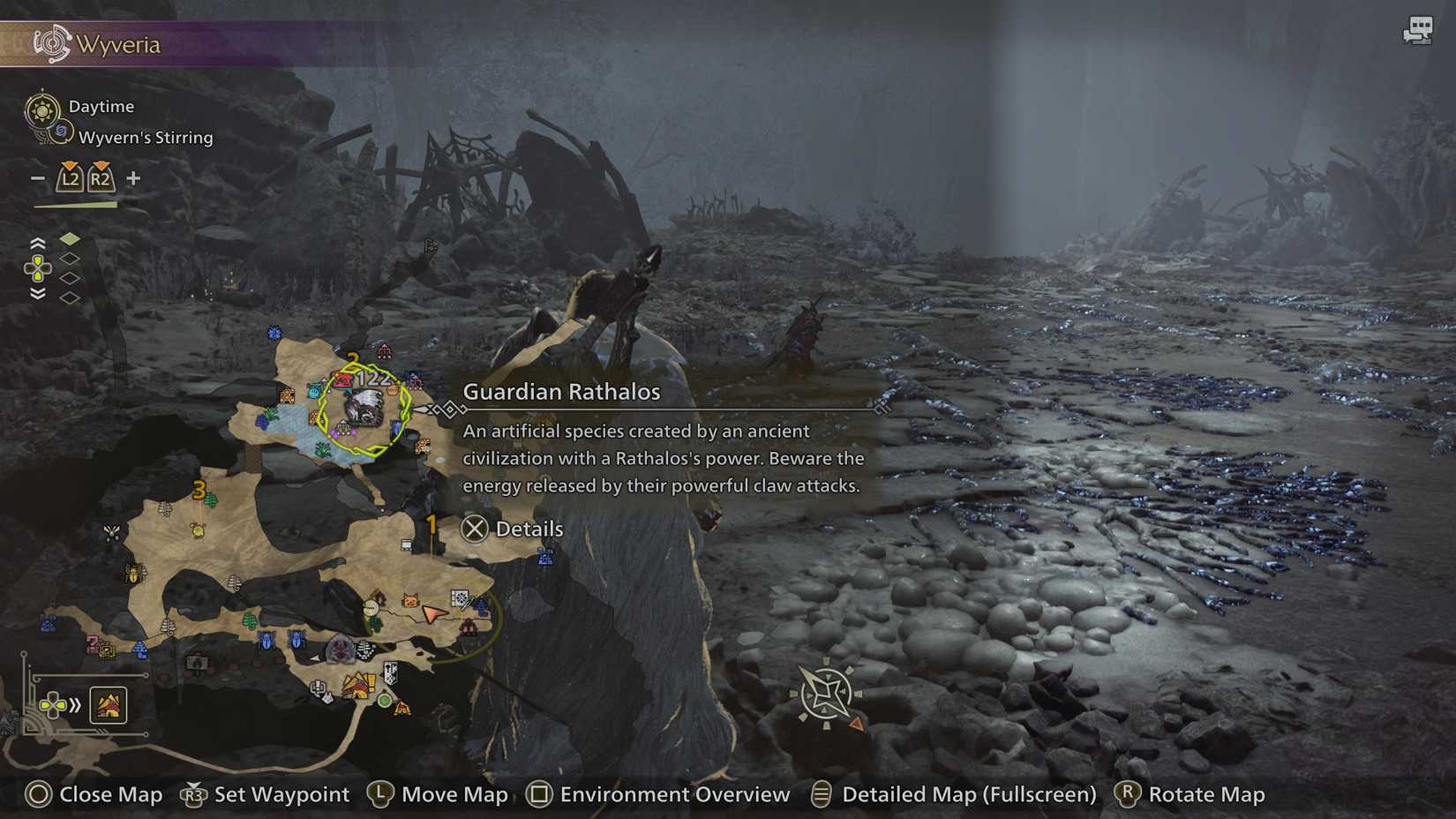The image size is (1456, 819).
Task: Select the highlighted top map layer diamond
Action: pyautogui.click(x=71, y=239)
